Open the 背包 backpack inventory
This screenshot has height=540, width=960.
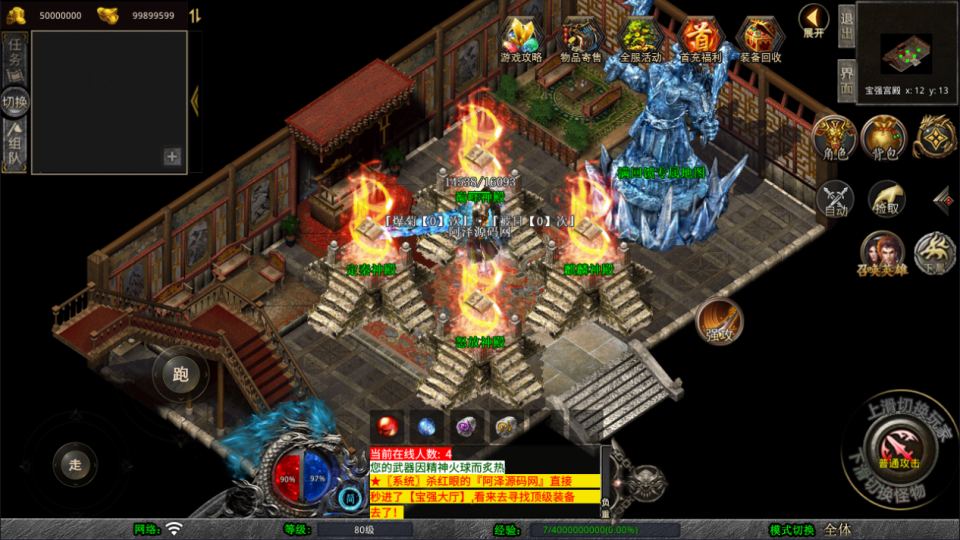[886, 138]
